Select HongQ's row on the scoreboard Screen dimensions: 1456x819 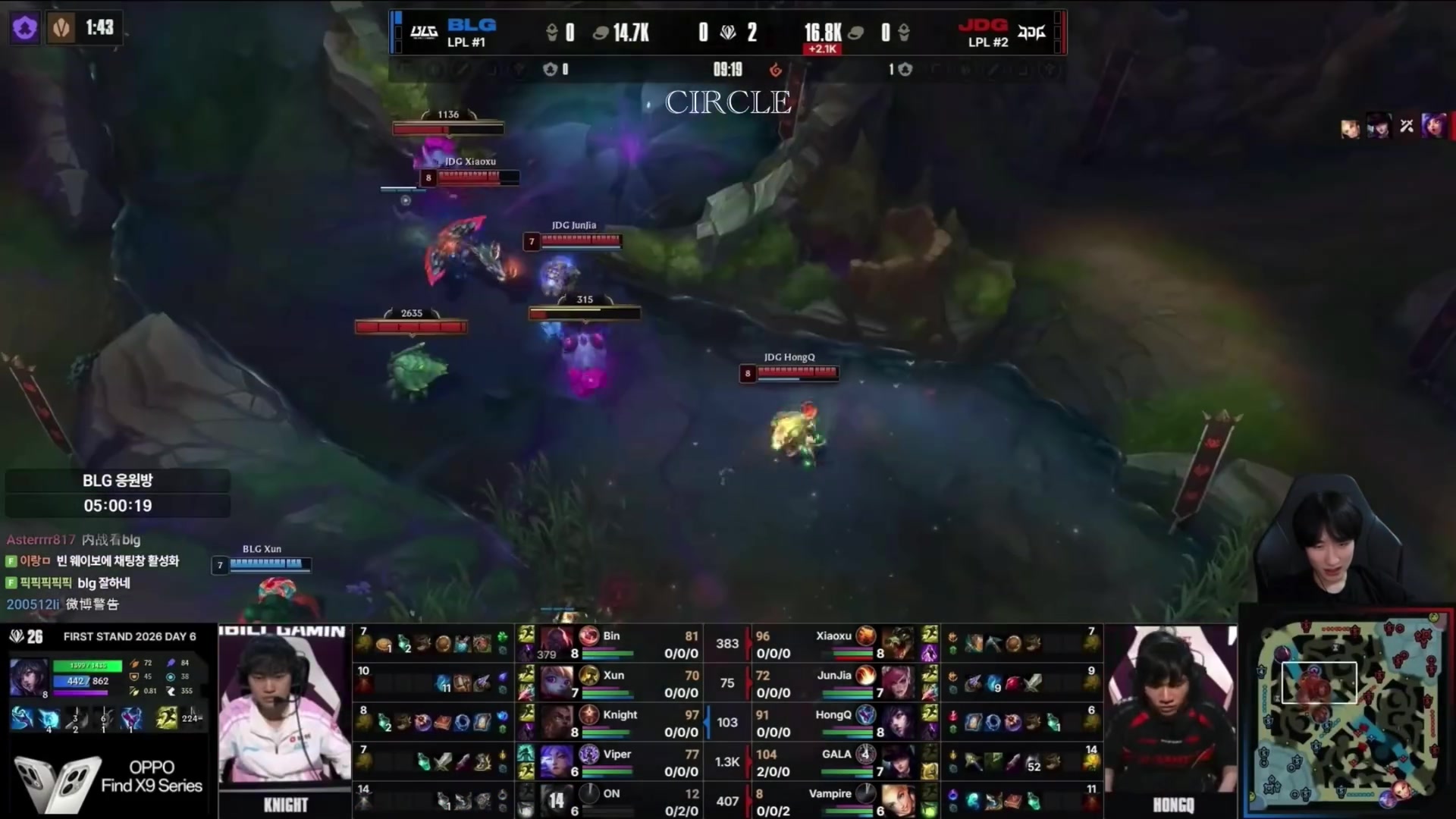tap(834, 723)
